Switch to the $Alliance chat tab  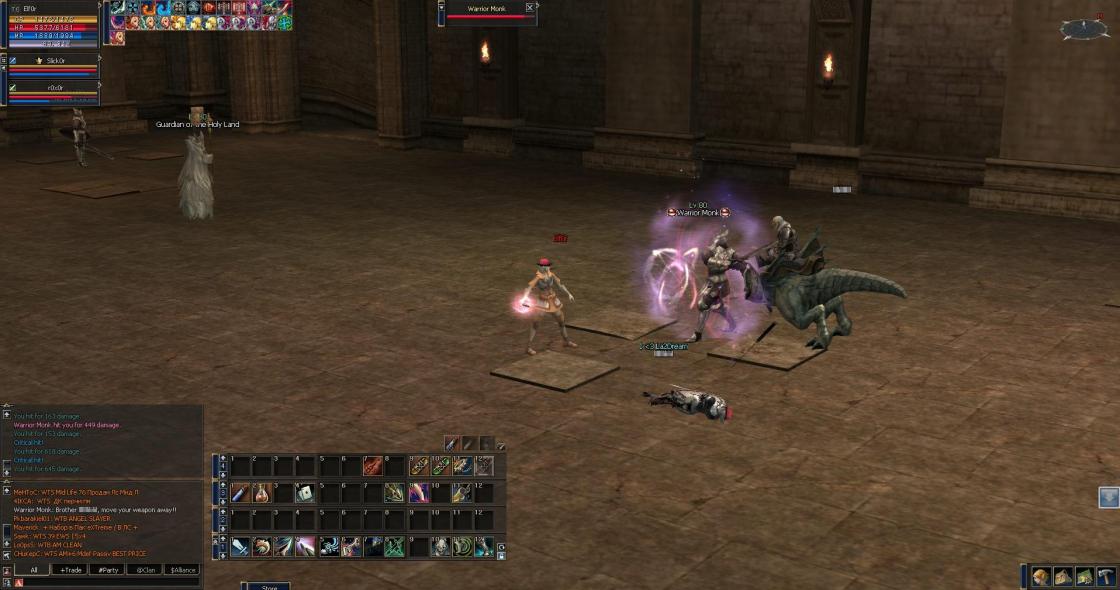point(182,570)
